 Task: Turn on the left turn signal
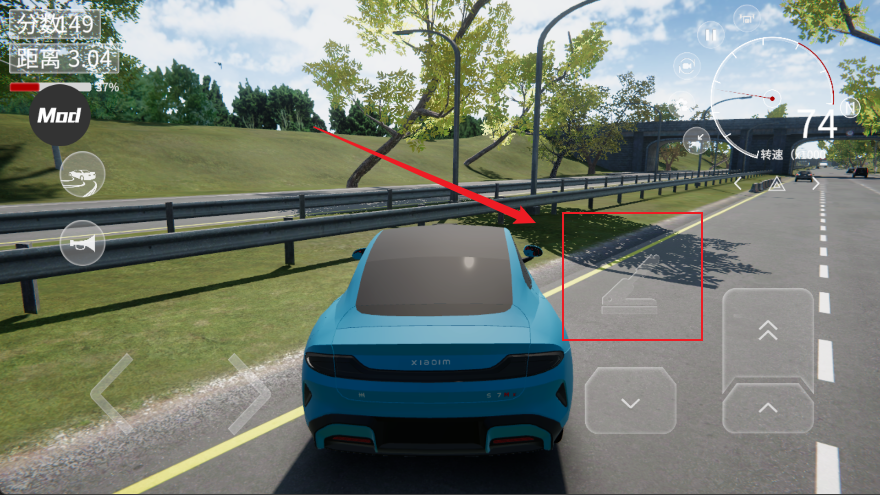[739, 184]
